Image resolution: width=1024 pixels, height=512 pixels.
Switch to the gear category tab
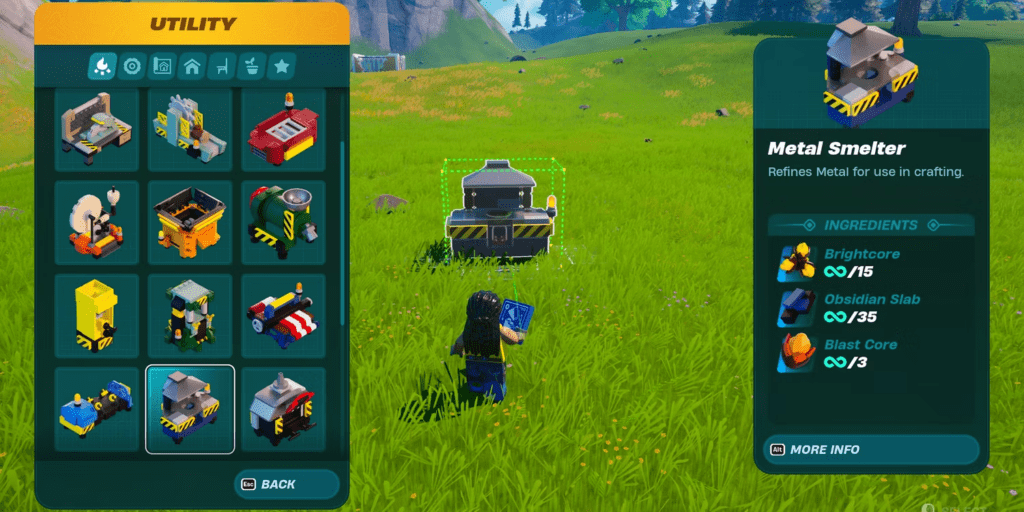point(132,67)
